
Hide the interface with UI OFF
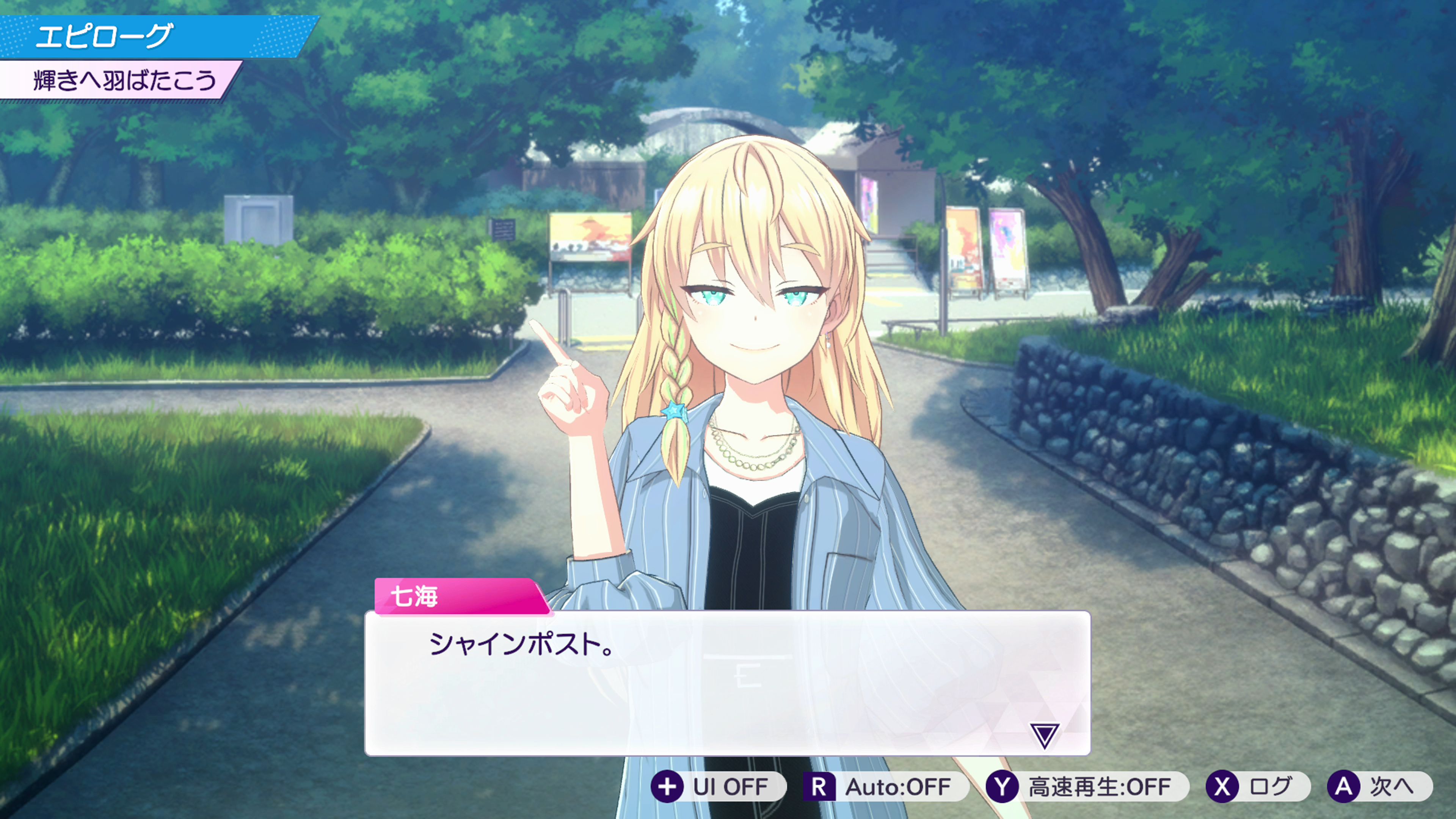point(717,786)
